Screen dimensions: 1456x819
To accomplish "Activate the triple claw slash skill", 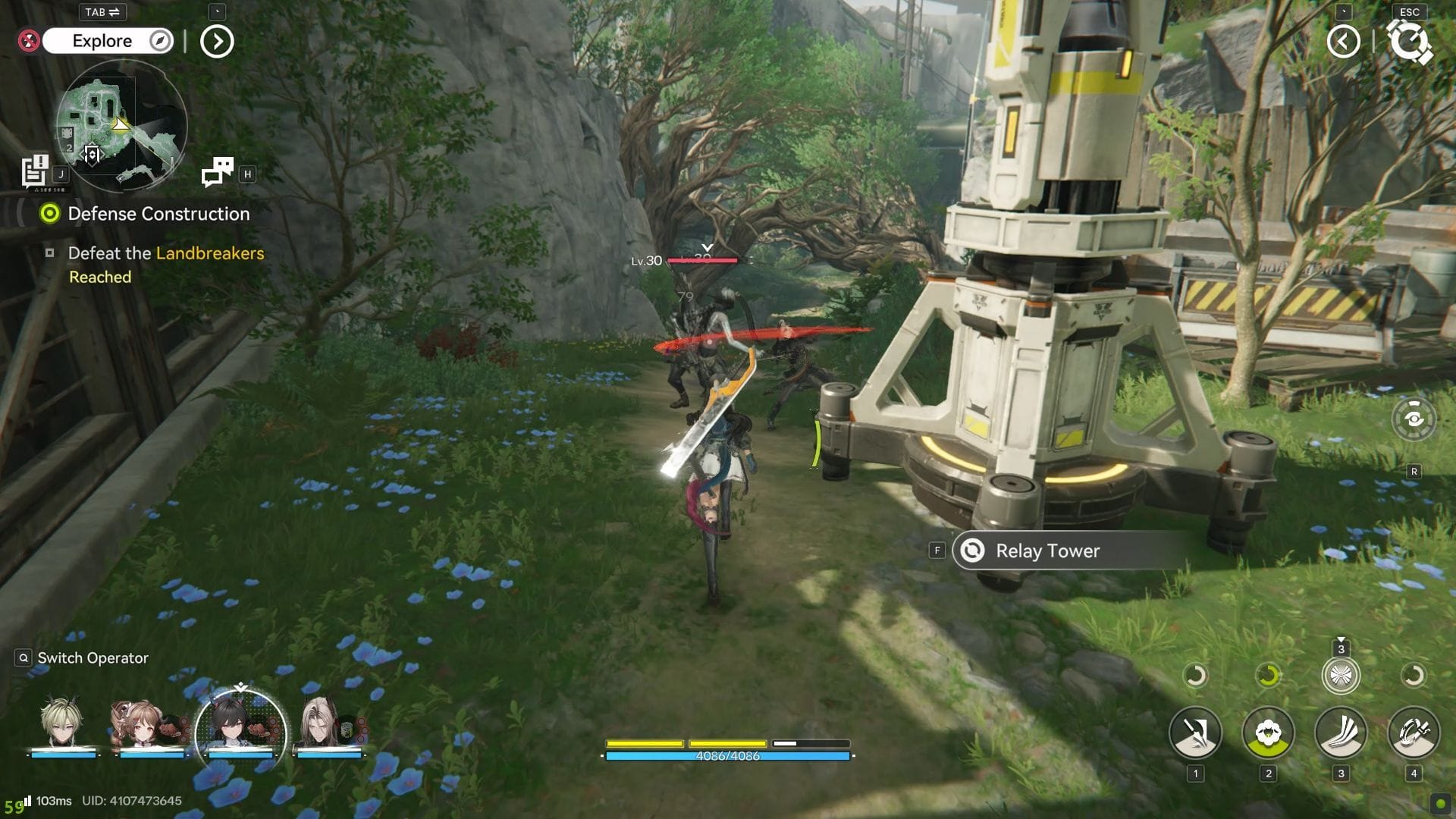I will coord(1341,733).
